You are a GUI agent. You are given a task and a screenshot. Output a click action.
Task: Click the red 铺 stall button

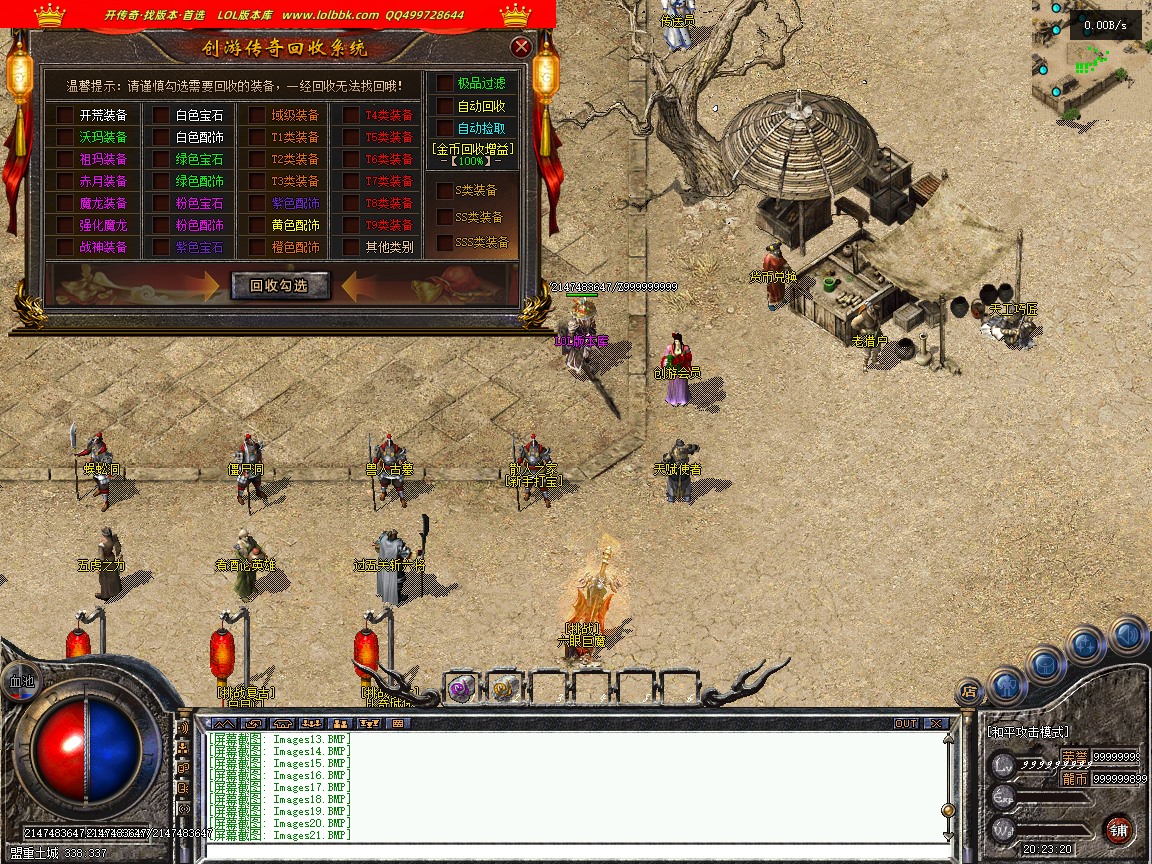1118,829
